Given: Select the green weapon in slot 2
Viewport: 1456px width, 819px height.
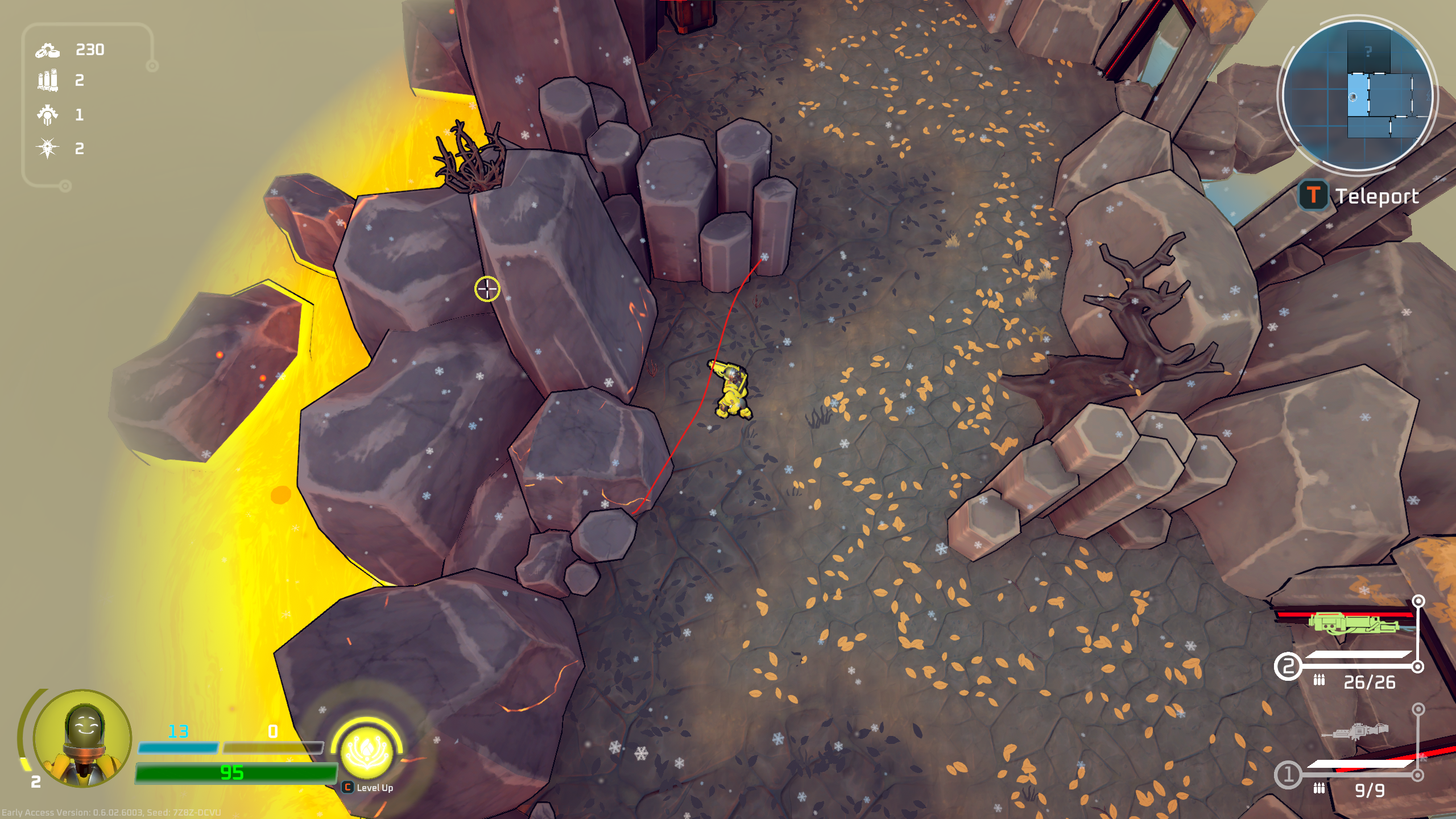Looking at the screenshot, I should (1353, 624).
